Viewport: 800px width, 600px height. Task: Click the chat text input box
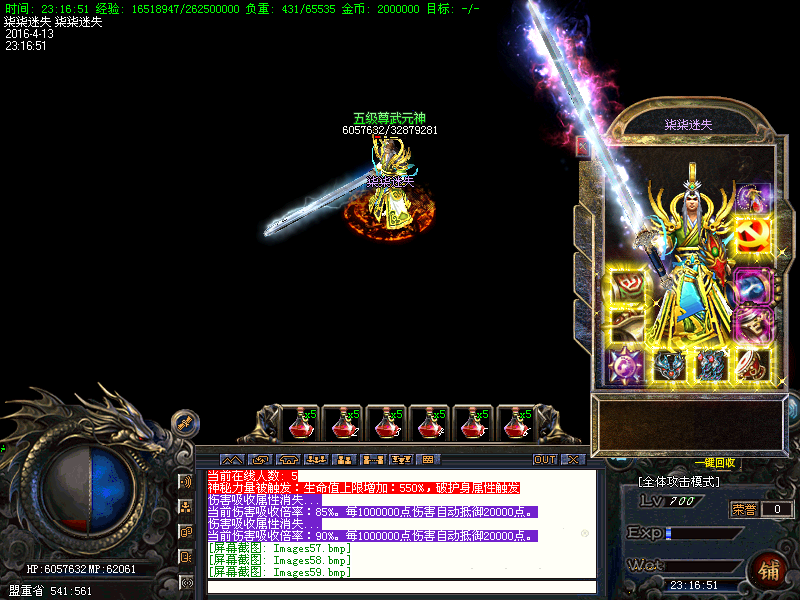[400, 587]
